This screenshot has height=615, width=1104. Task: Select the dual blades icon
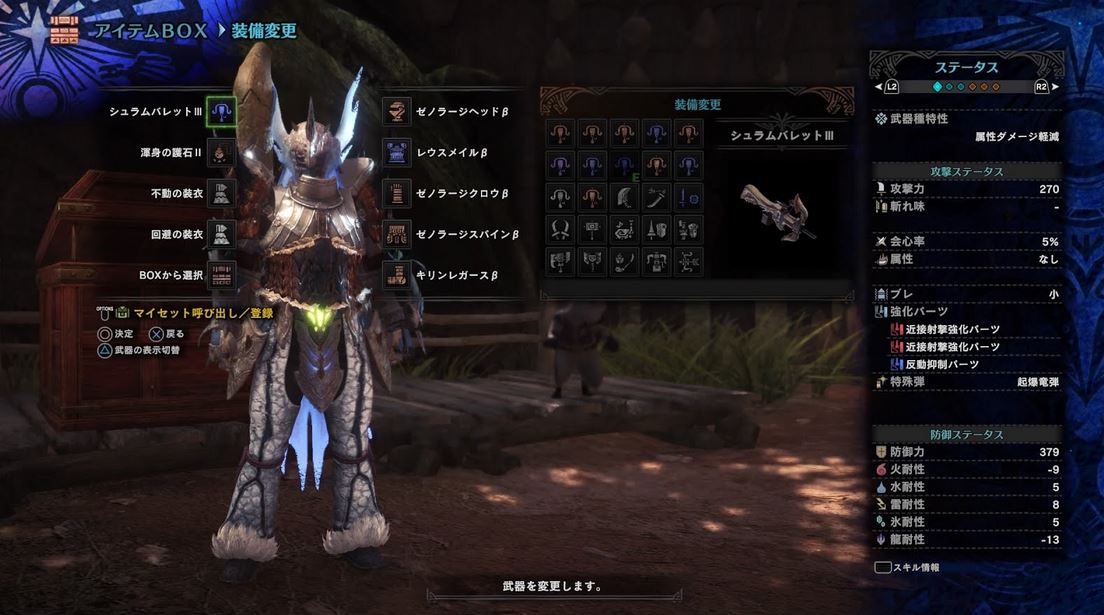tap(561, 229)
